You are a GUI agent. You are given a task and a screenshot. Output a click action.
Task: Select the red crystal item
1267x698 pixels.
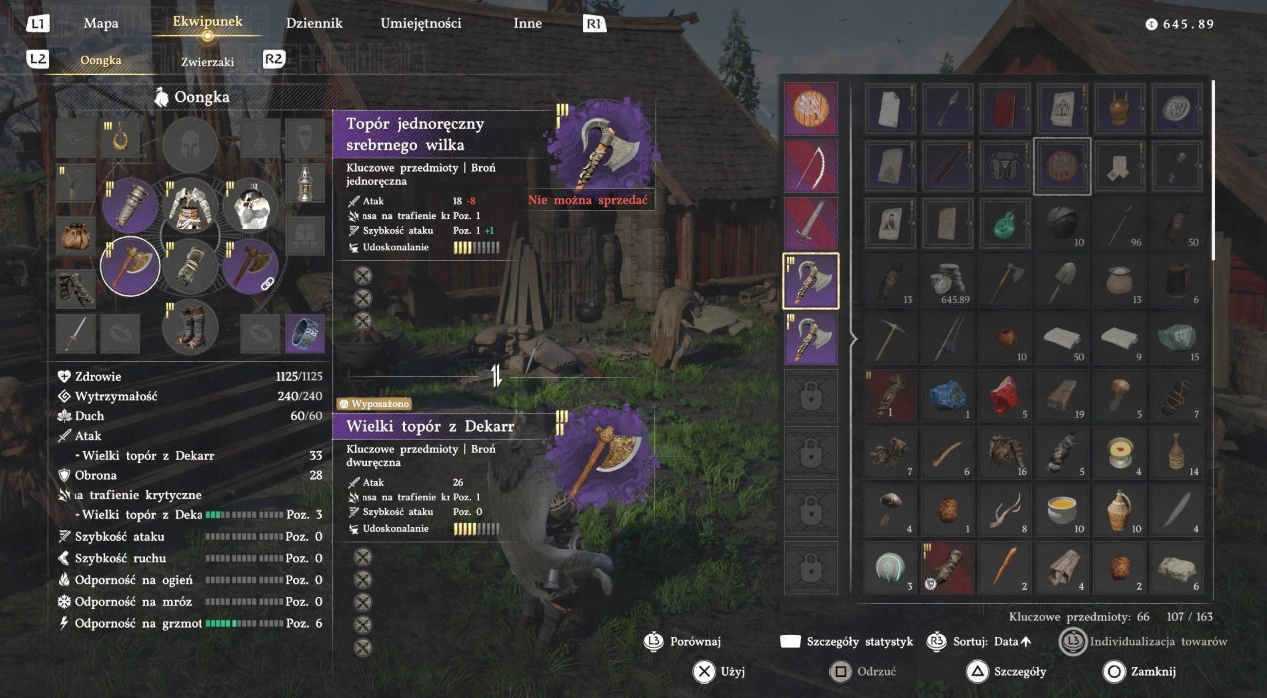tap(1004, 395)
